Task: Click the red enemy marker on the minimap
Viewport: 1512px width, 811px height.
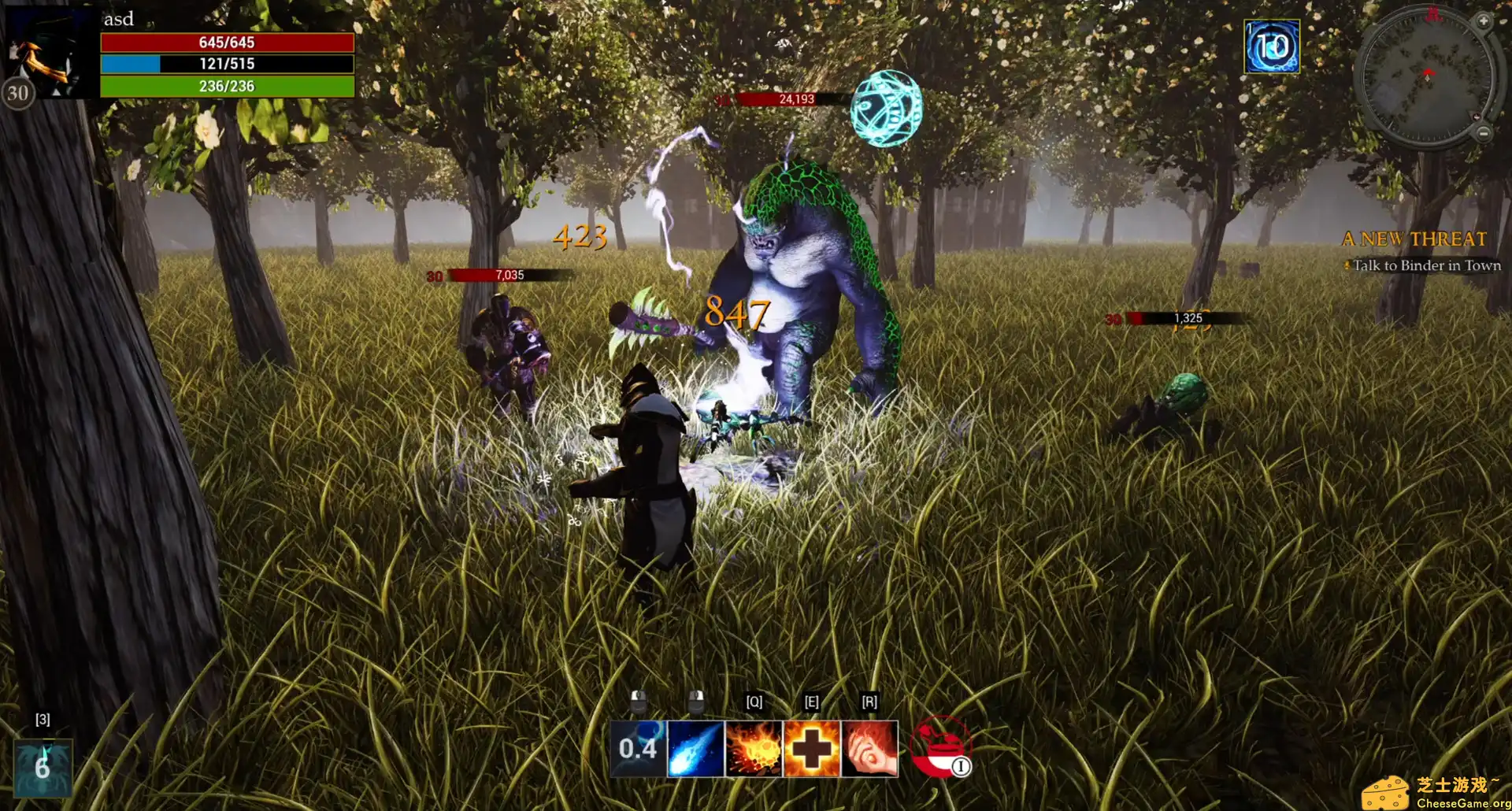Action: point(1433,15)
